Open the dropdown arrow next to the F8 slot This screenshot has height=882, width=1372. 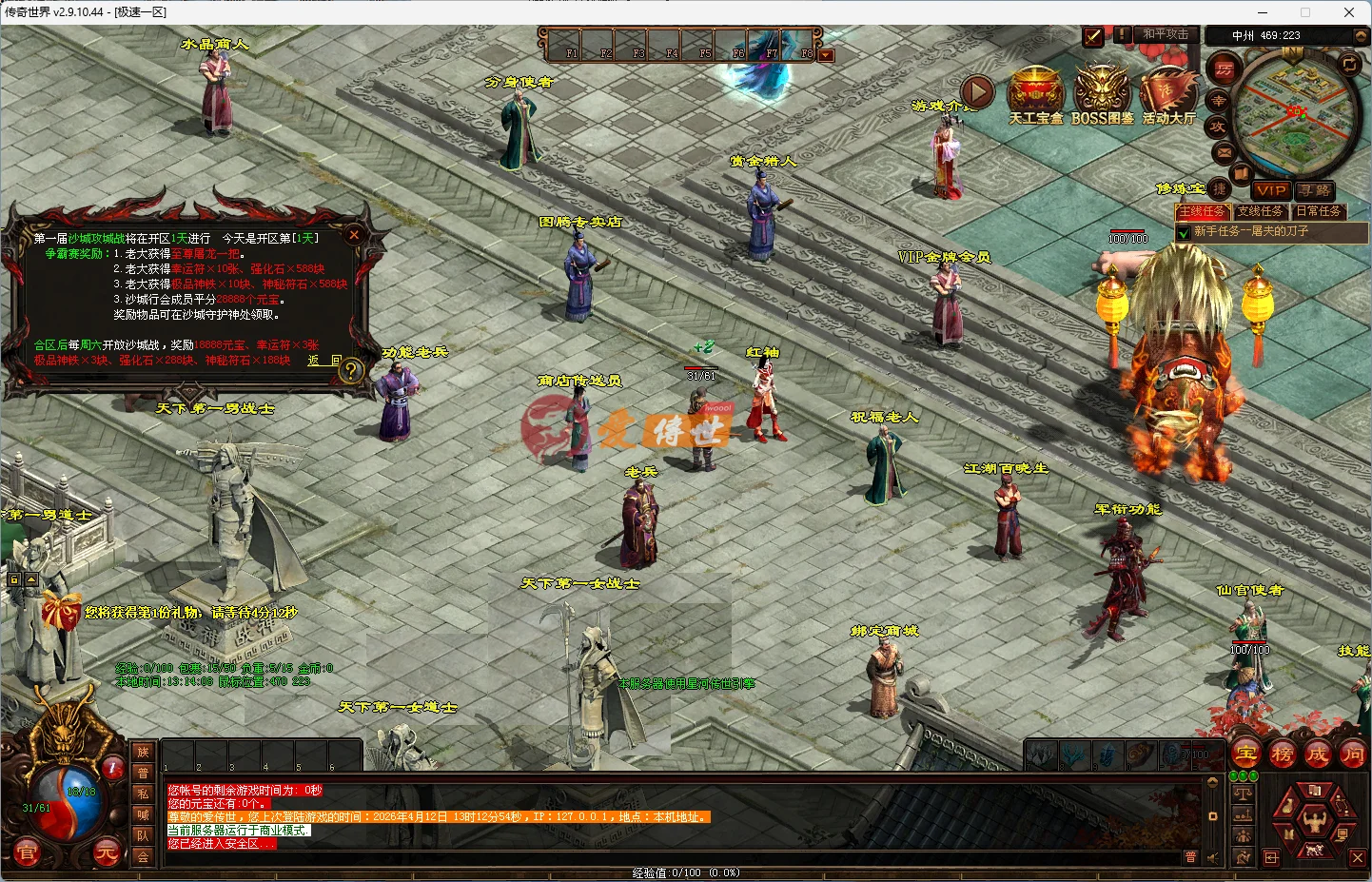(826, 54)
